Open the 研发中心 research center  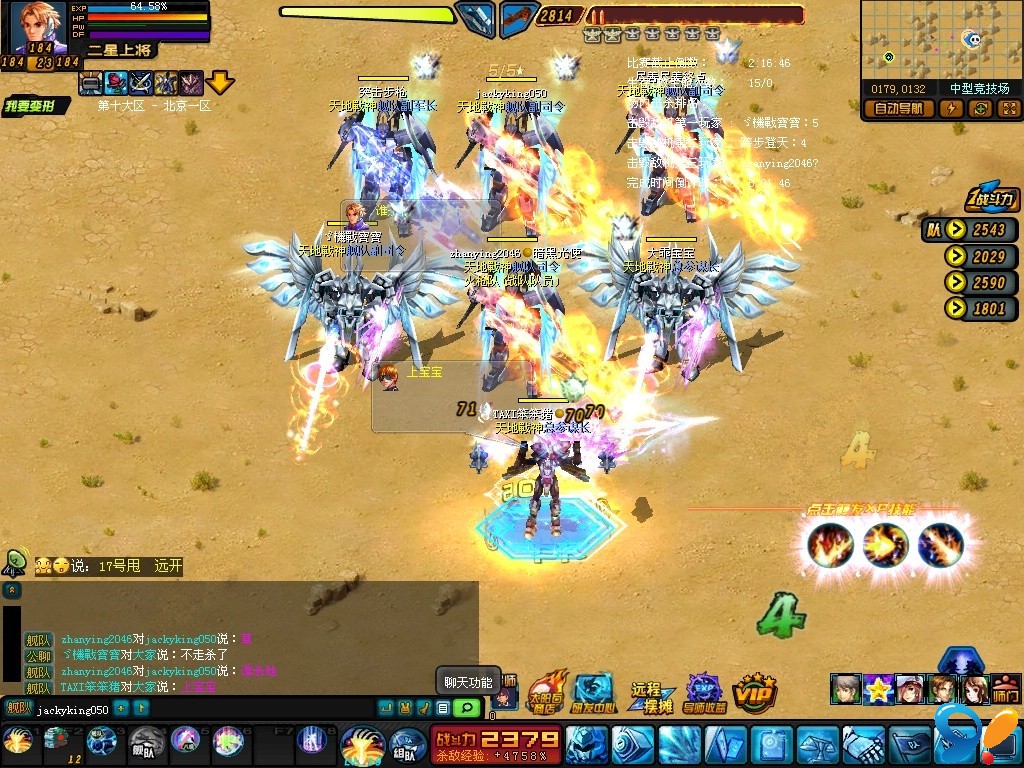tap(592, 692)
